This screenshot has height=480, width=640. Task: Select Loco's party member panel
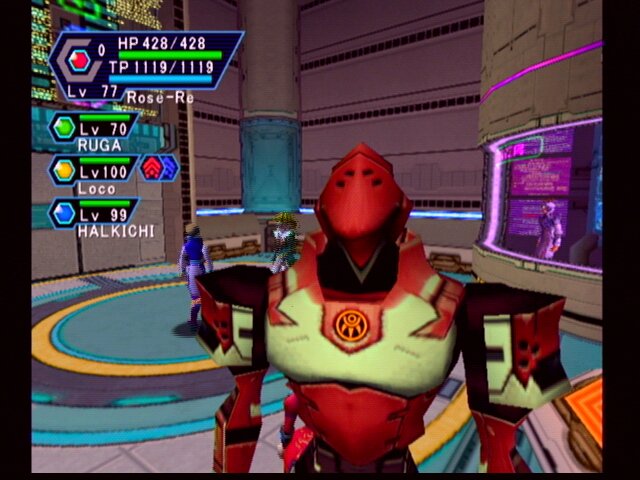[95, 172]
